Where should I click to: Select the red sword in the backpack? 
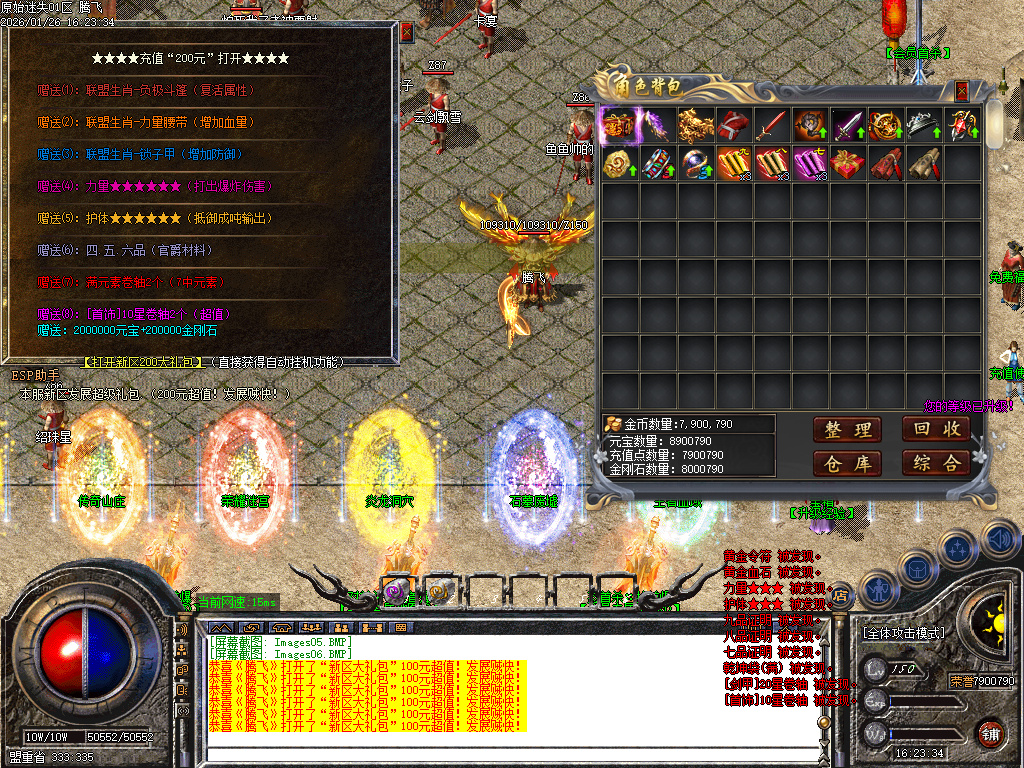[x=770, y=126]
